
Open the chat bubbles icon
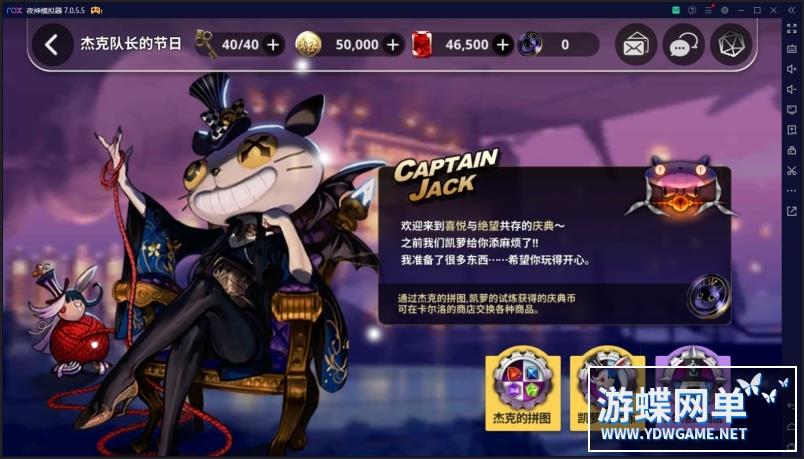tap(684, 45)
